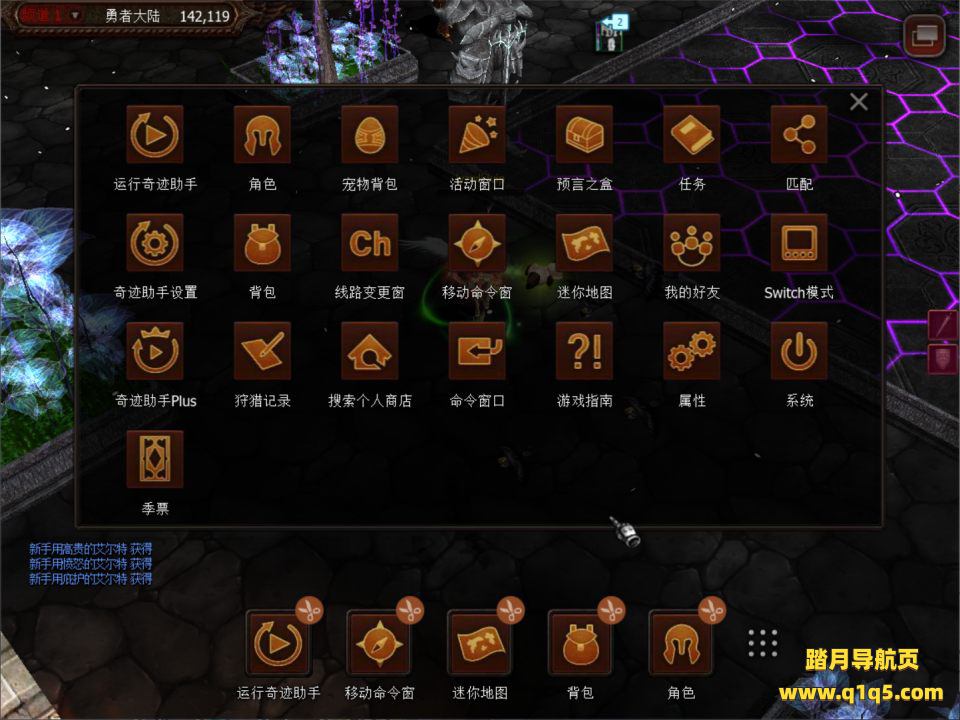This screenshot has height=720, width=960.
Task: Close the menu panel with the X
Action: (858, 102)
